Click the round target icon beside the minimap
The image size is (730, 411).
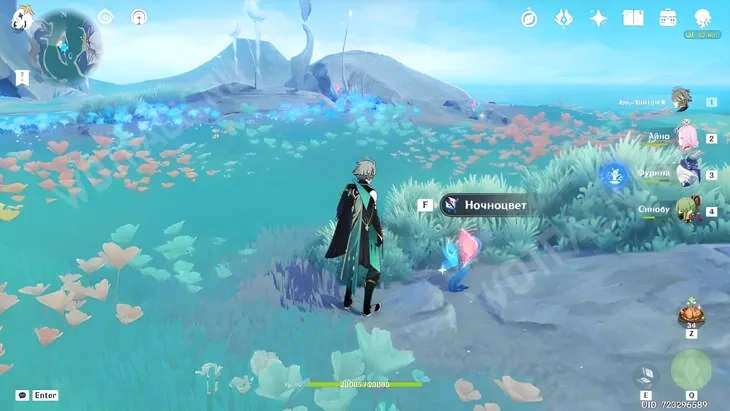point(106,17)
